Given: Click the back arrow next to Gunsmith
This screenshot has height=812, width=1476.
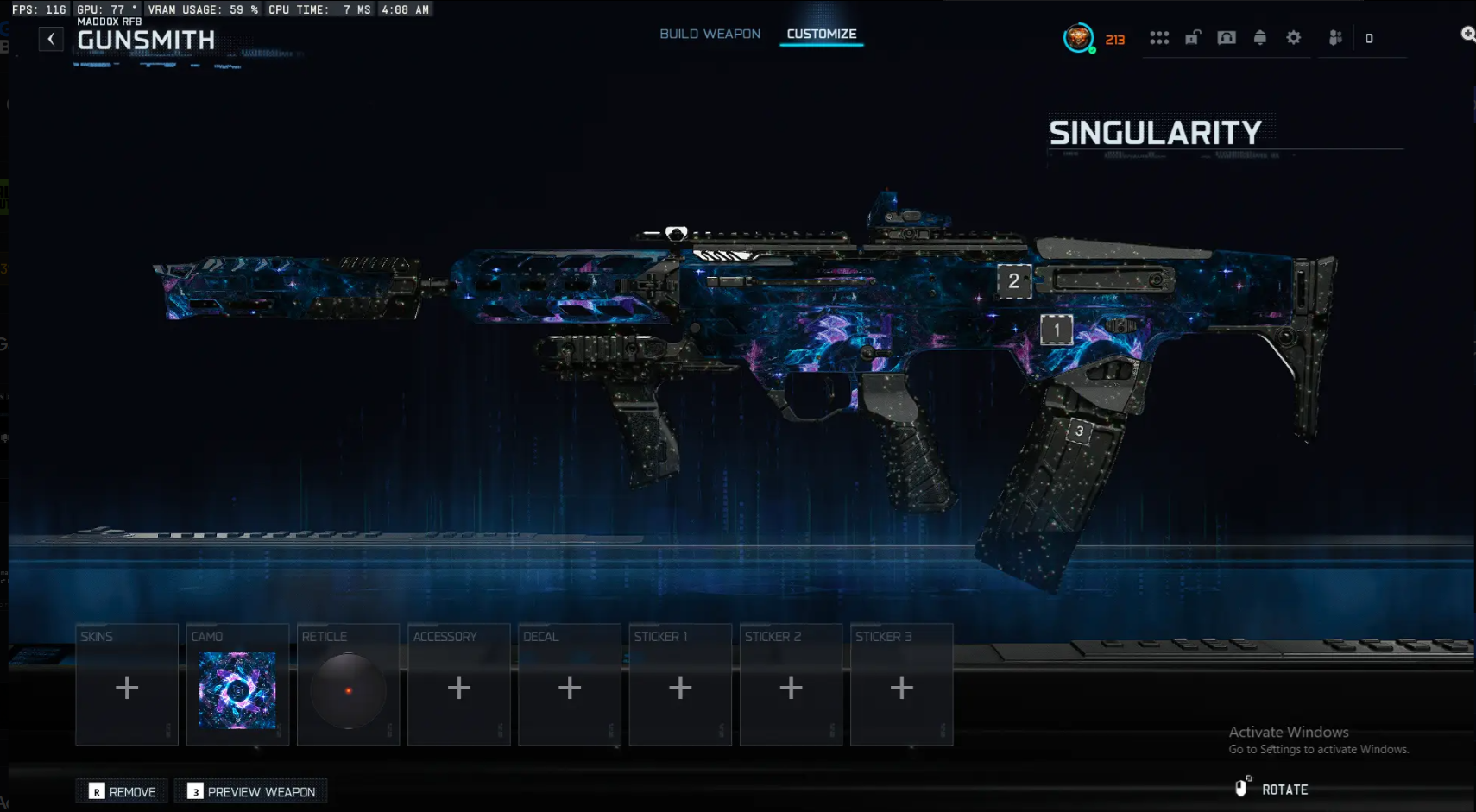Looking at the screenshot, I should [x=51, y=39].
